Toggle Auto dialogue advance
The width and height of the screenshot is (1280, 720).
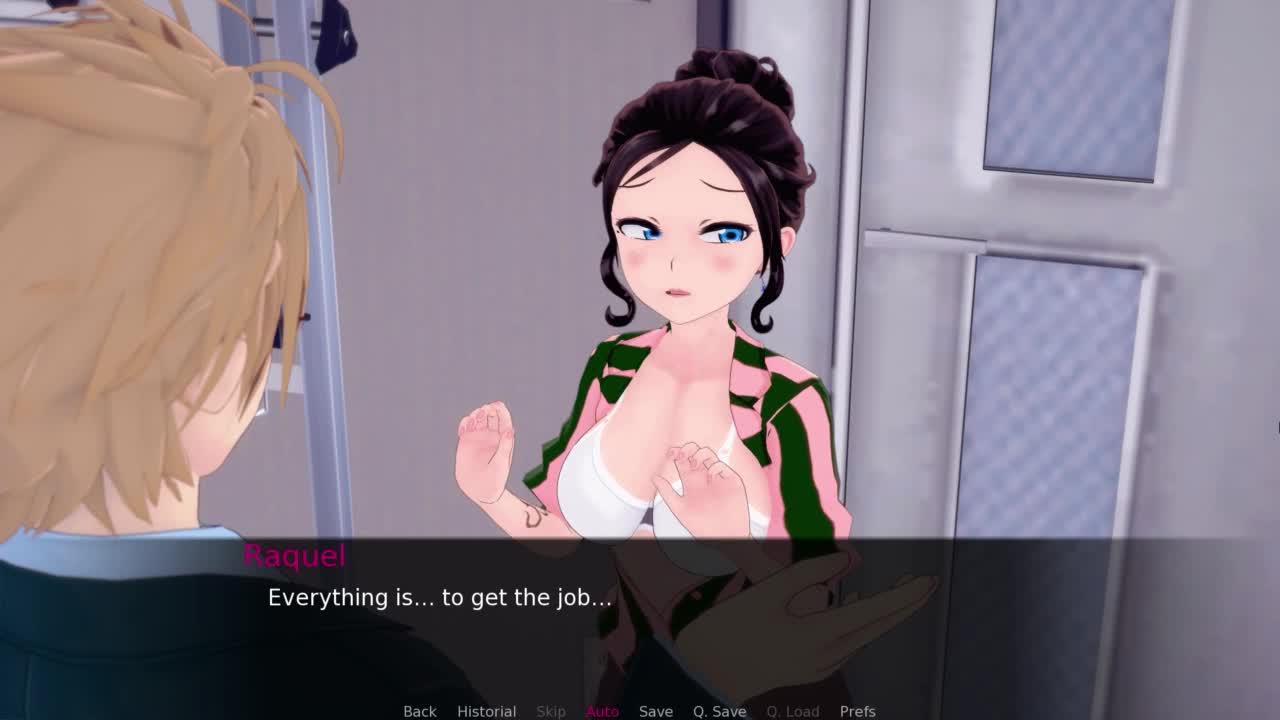(602, 711)
